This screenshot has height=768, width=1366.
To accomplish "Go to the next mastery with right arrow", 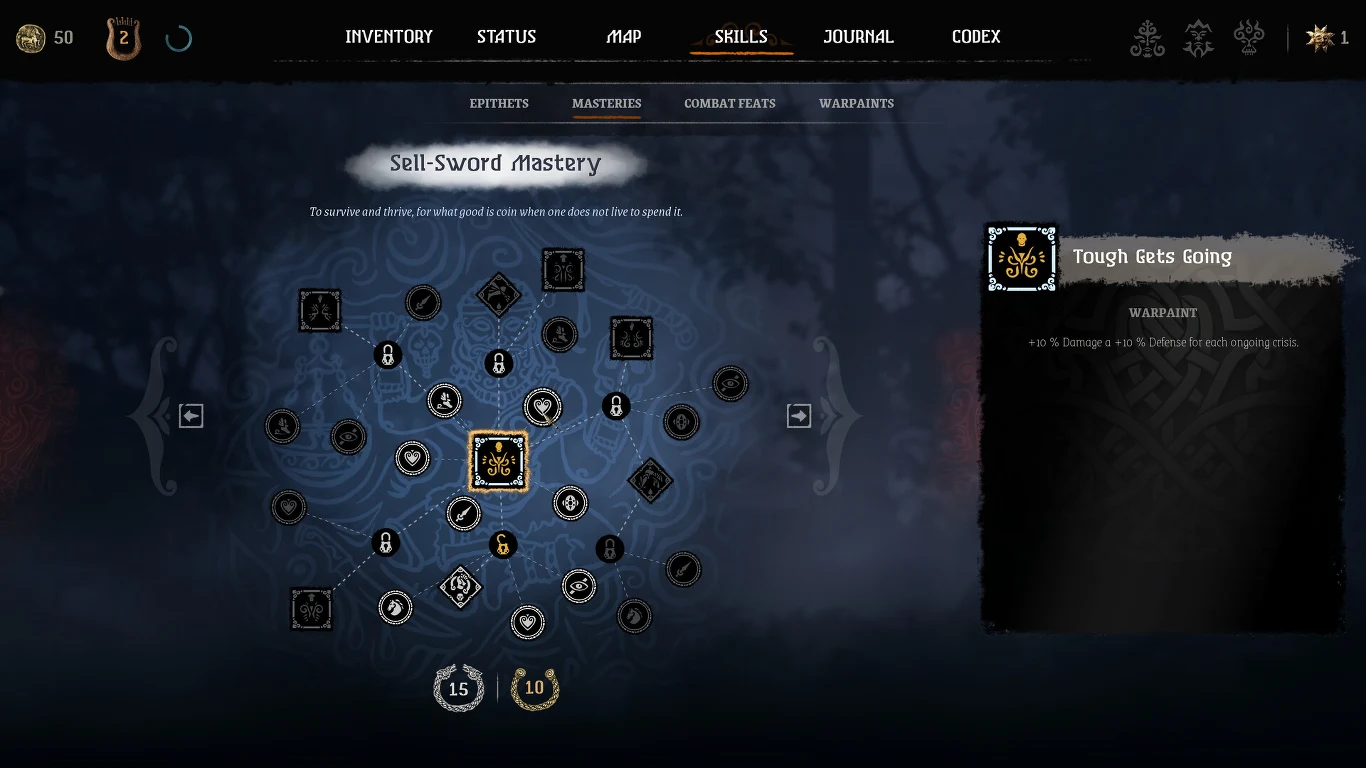I will pos(798,416).
